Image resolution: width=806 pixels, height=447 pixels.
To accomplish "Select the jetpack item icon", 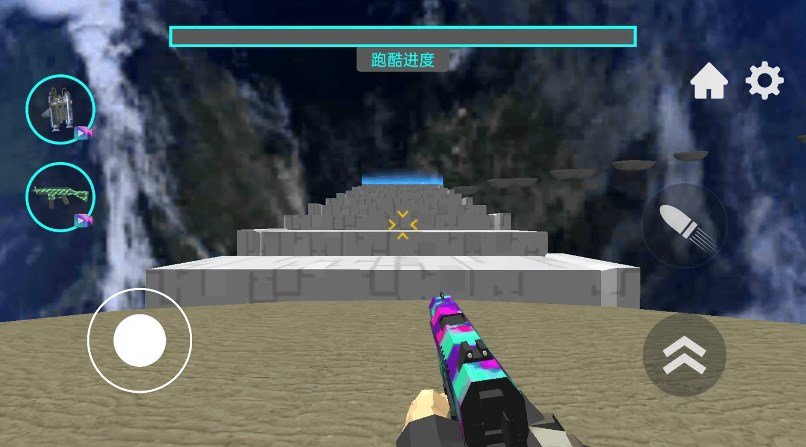I will point(60,109).
